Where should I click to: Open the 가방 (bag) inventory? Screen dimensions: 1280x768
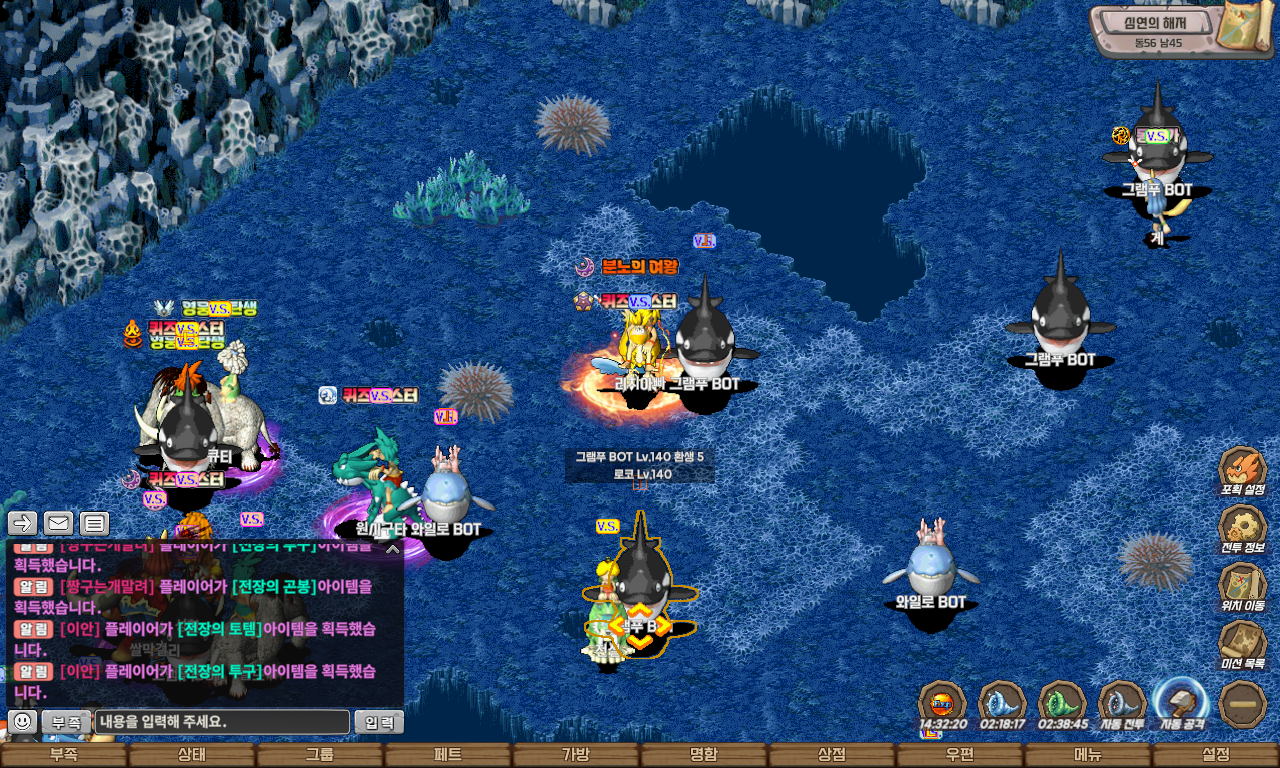click(x=576, y=755)
